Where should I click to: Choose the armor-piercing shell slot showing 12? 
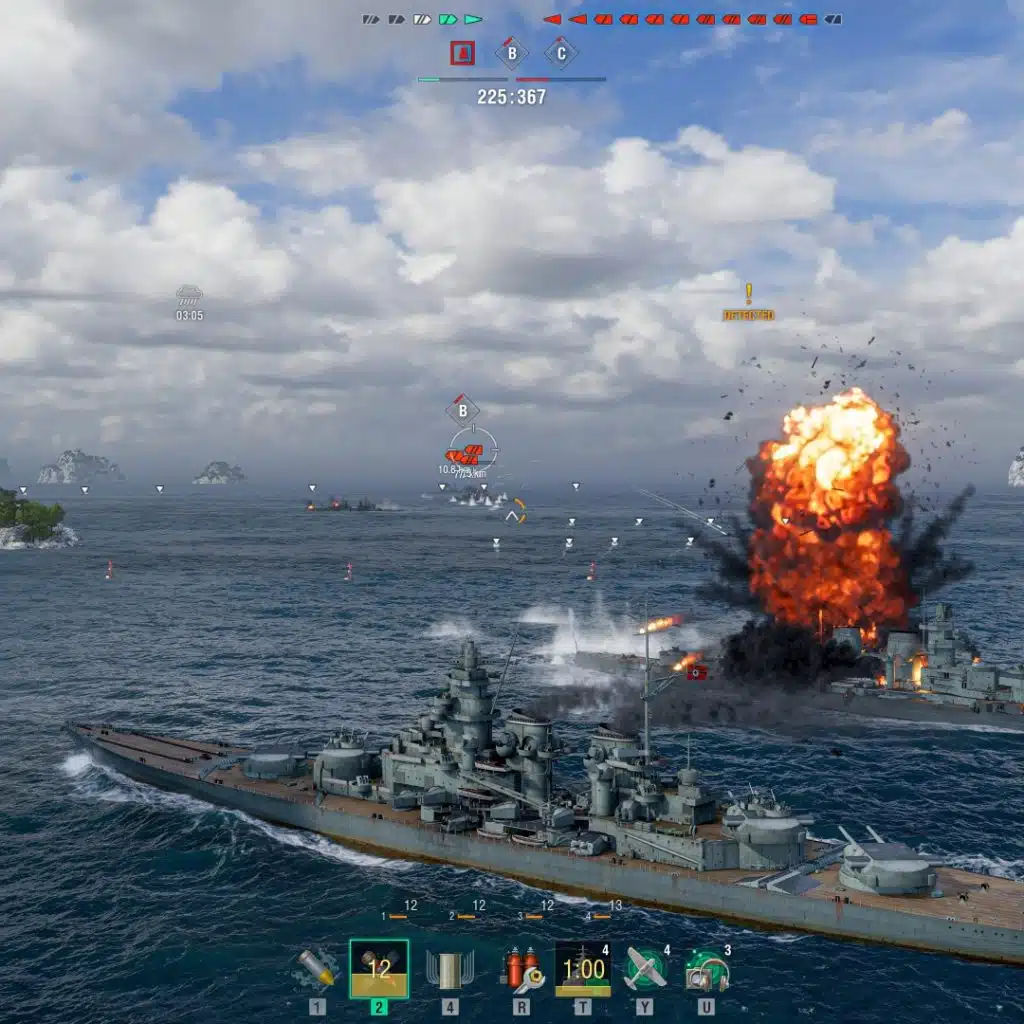[x=378, y=968]
